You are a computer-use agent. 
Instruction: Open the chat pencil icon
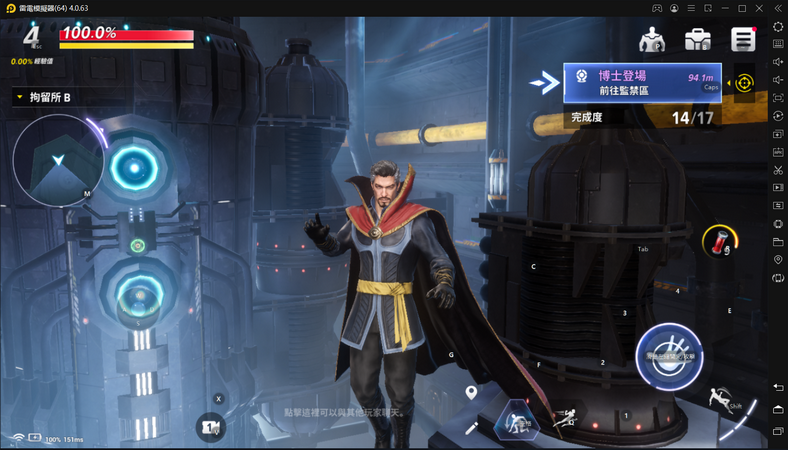(x=472, y=427)
